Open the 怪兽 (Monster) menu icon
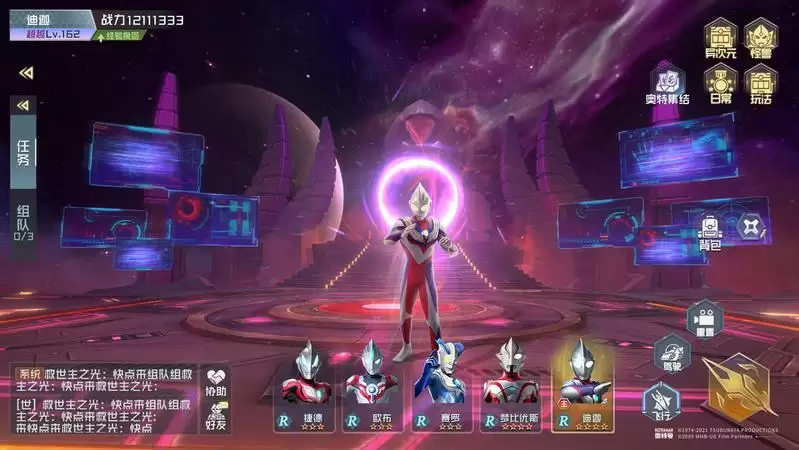 (762, 39)
